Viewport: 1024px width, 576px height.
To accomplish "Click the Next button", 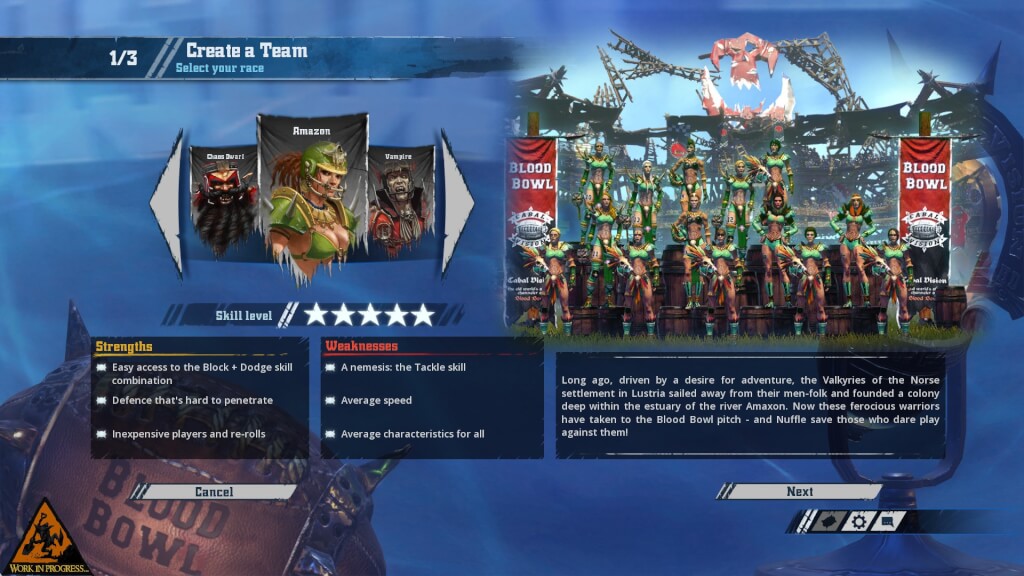I will pyautogui.click(x=800, y=491).
